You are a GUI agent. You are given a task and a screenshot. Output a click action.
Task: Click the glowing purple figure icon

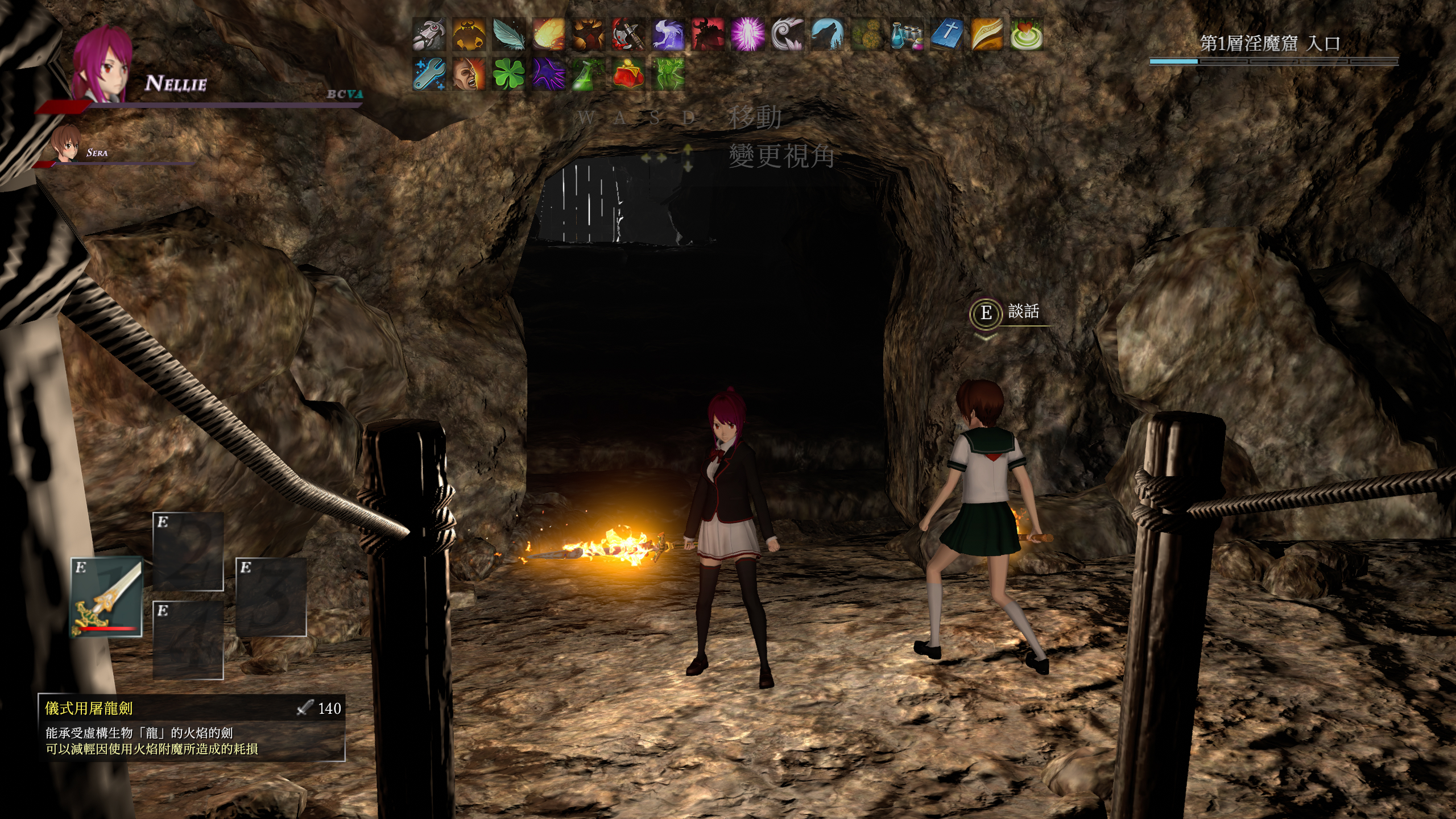pos(748,34)
